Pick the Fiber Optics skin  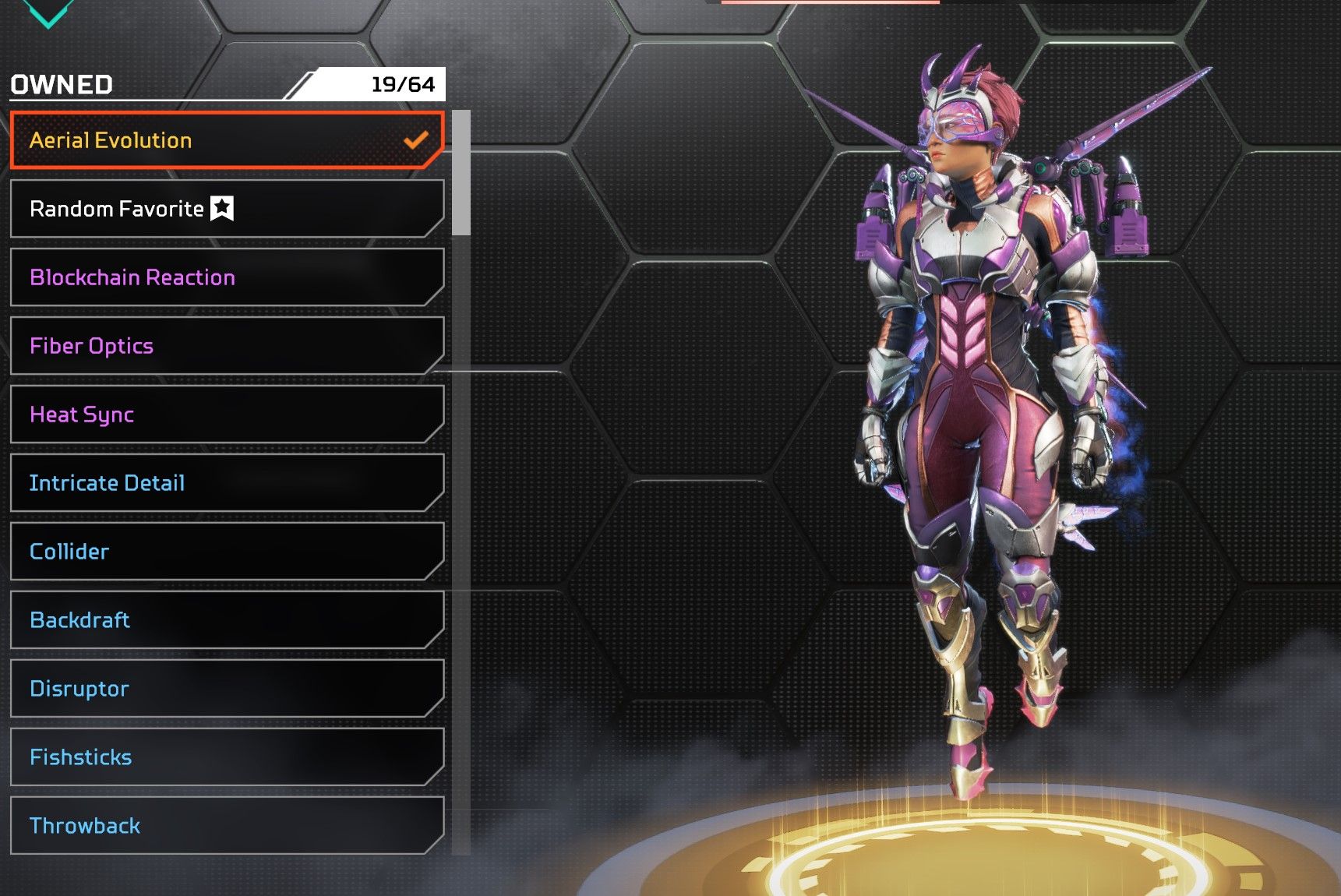coord(226,346)
